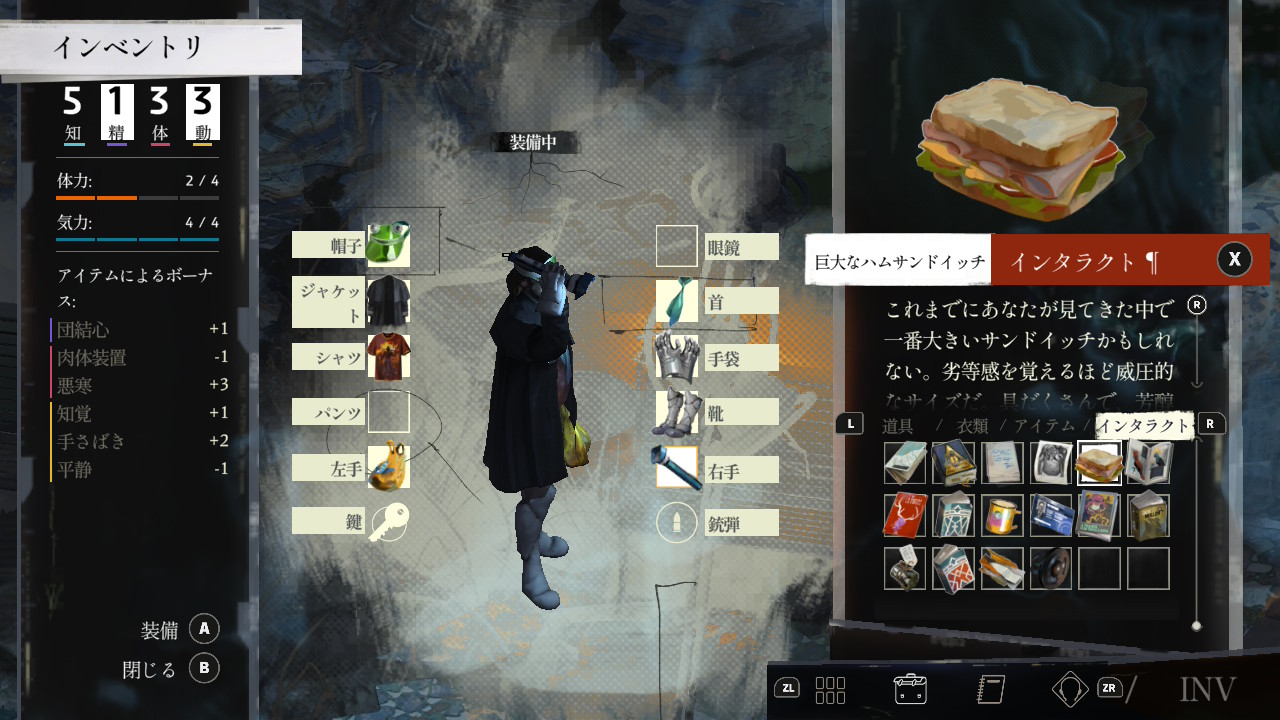Select the yellow mug inventory item
Viewport: 1280px width, 720px height.
[x=1002, y=516]
